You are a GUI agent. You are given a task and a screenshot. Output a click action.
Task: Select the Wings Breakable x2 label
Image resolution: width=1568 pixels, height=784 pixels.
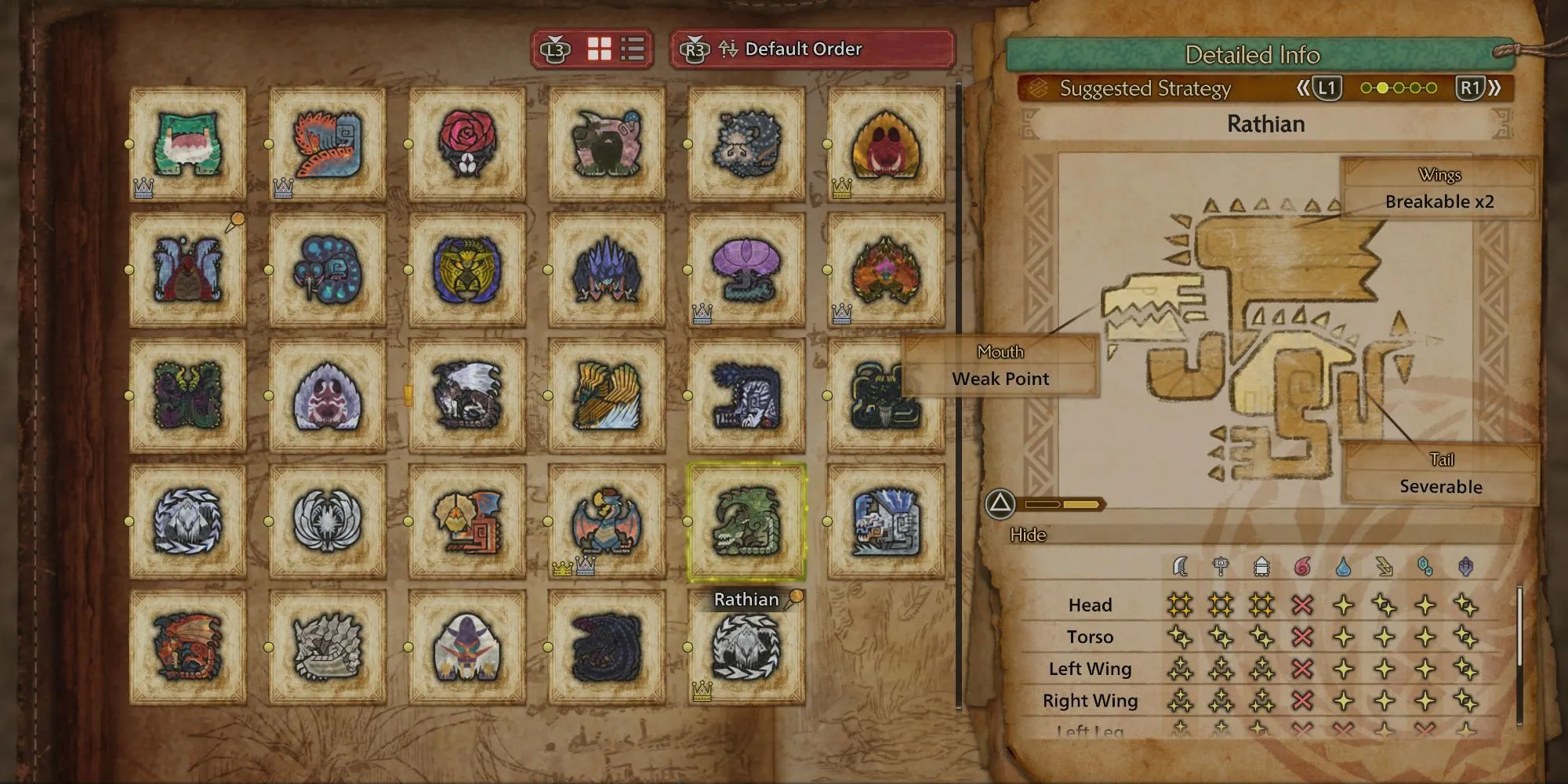[1439, 189]
